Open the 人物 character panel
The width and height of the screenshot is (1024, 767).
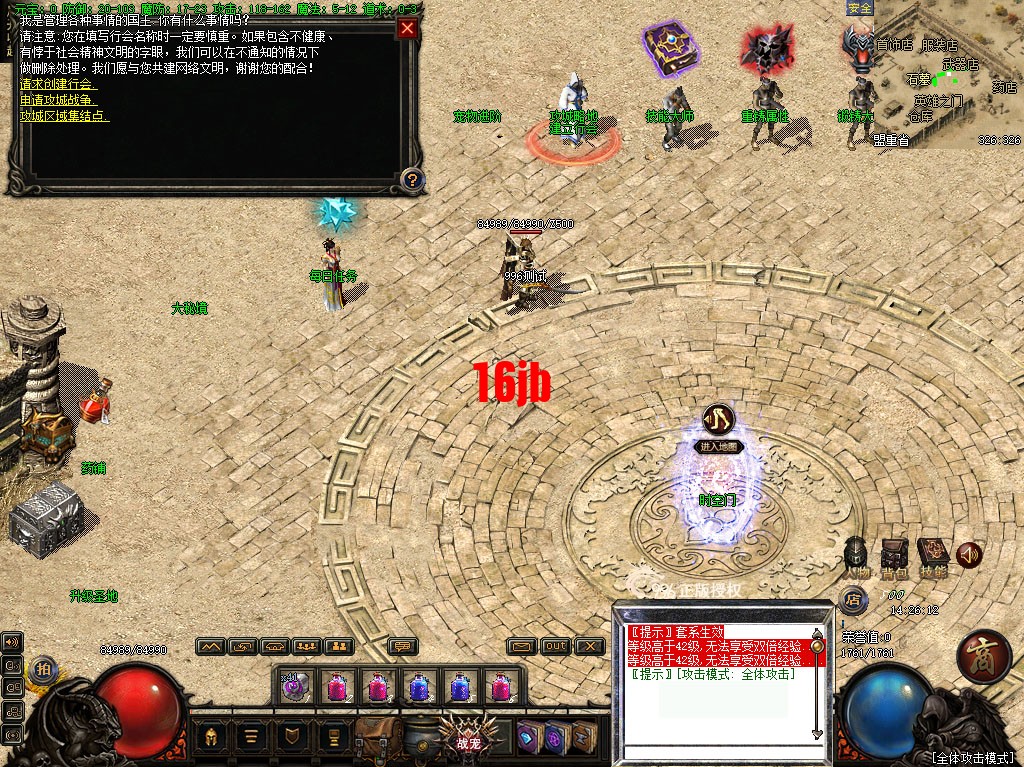click(856, 554)
